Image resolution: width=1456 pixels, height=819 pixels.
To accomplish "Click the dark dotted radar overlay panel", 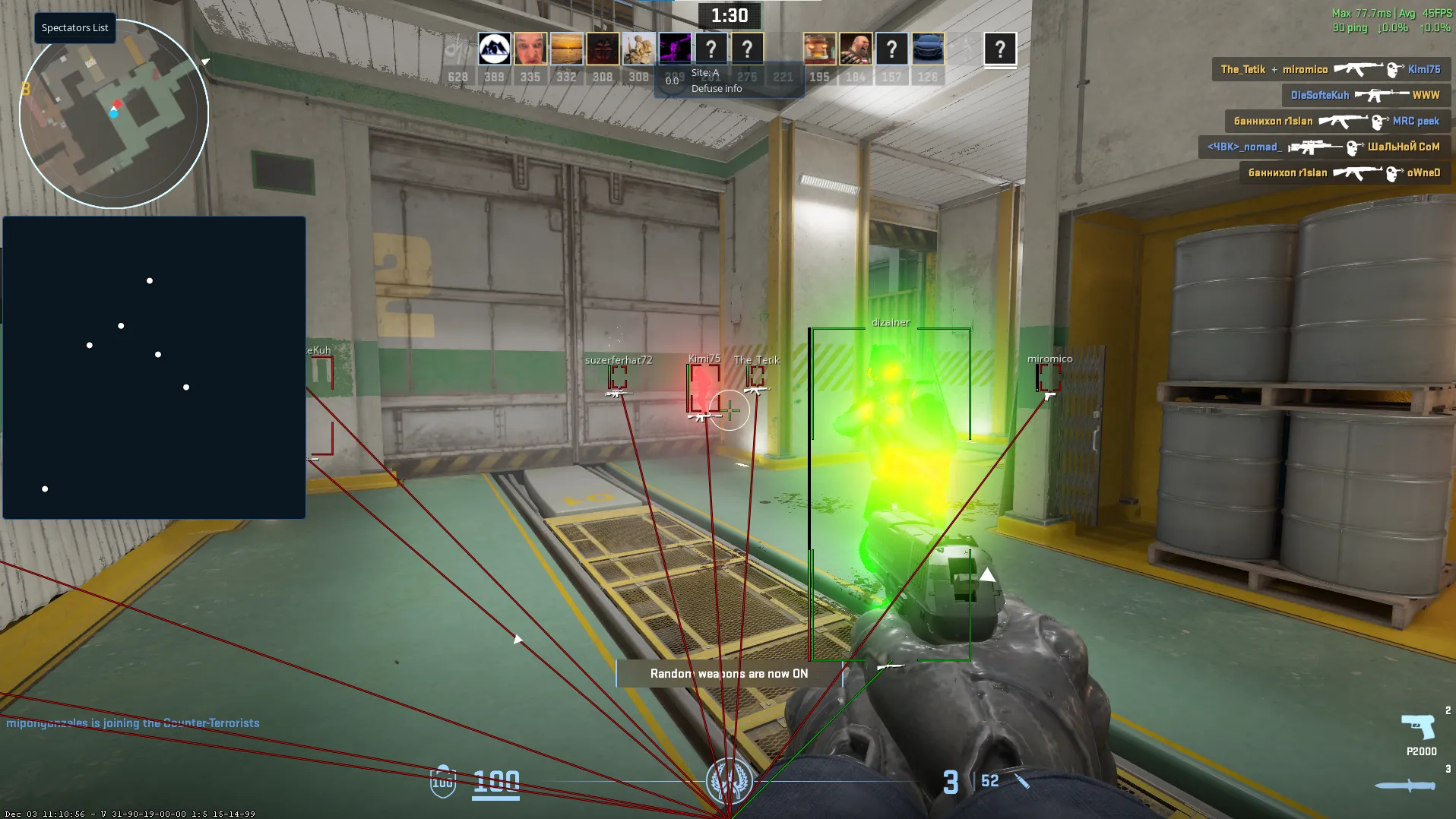I will point(154,368).
